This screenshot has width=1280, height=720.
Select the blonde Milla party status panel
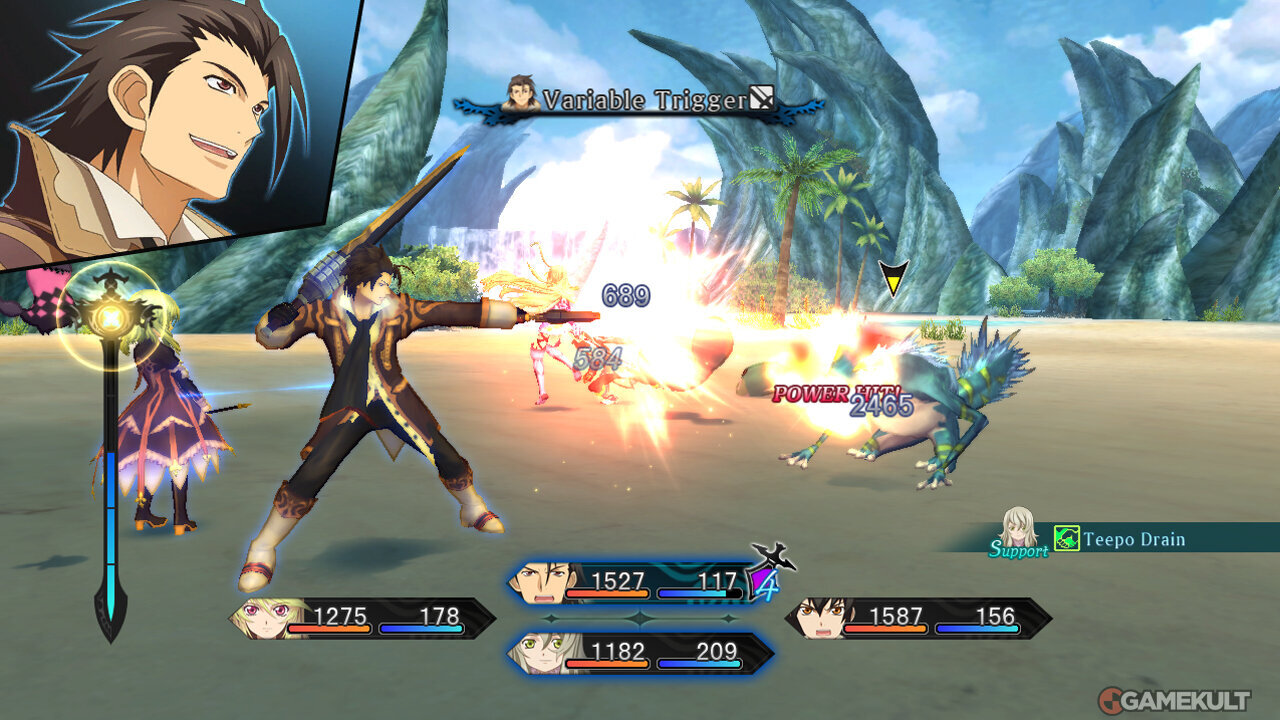pos(362,618)
